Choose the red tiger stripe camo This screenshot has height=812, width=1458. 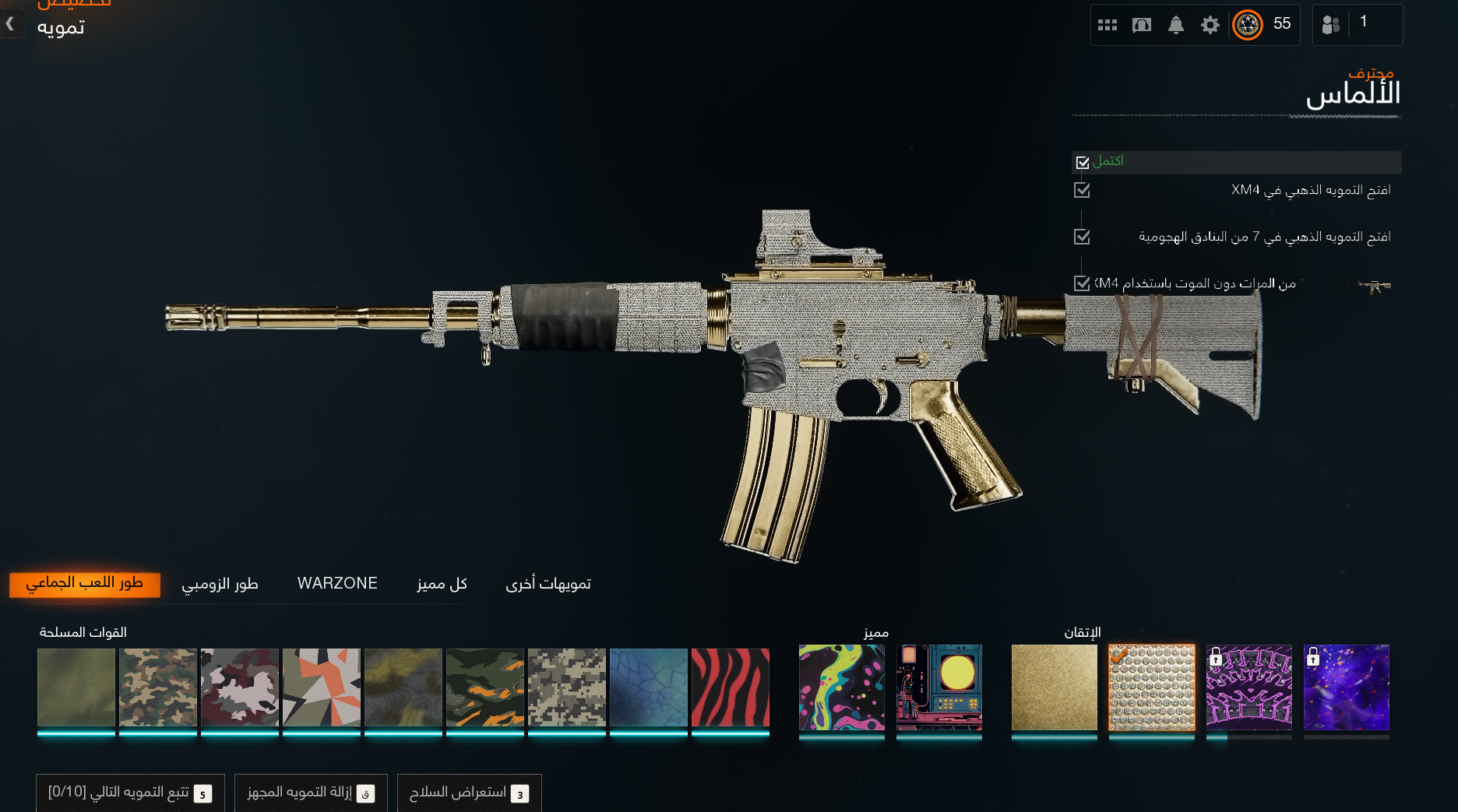730,687
